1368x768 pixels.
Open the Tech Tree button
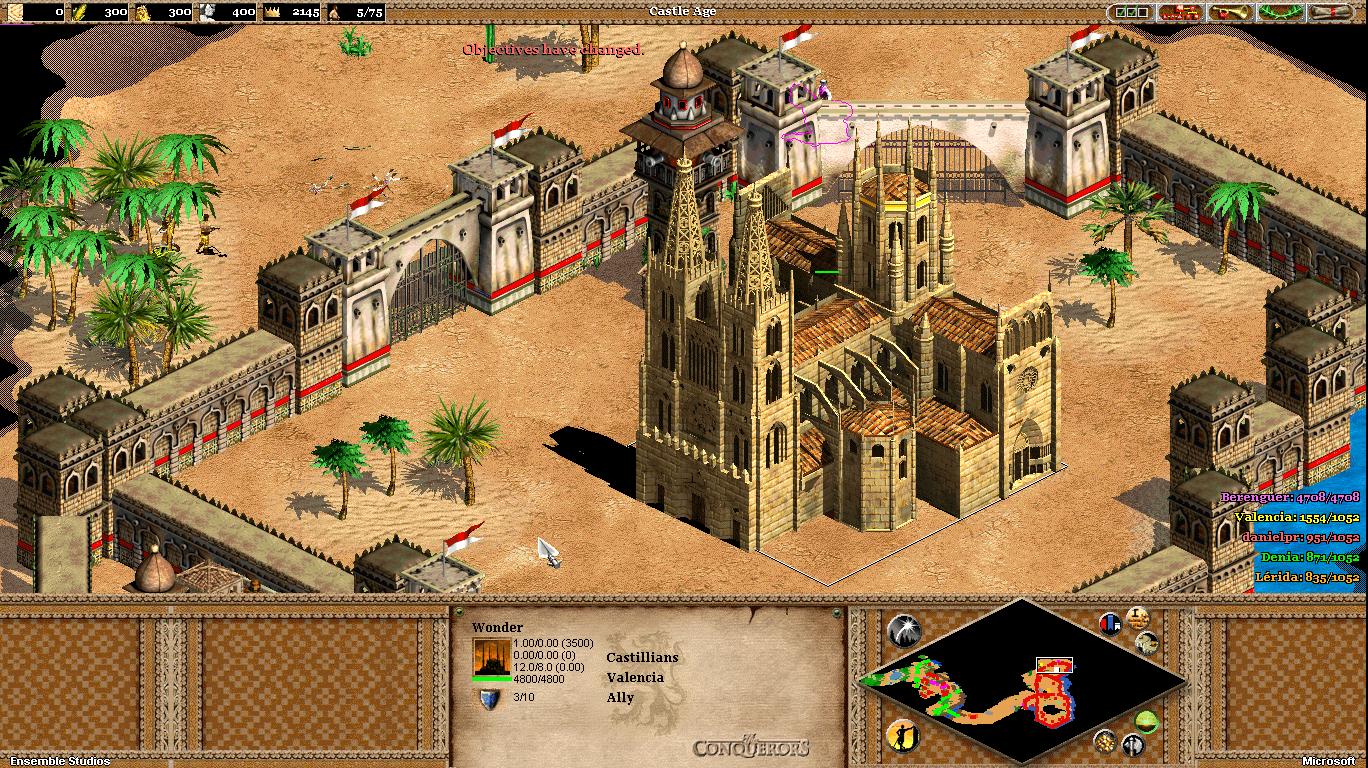click(x=1180, y=13)
